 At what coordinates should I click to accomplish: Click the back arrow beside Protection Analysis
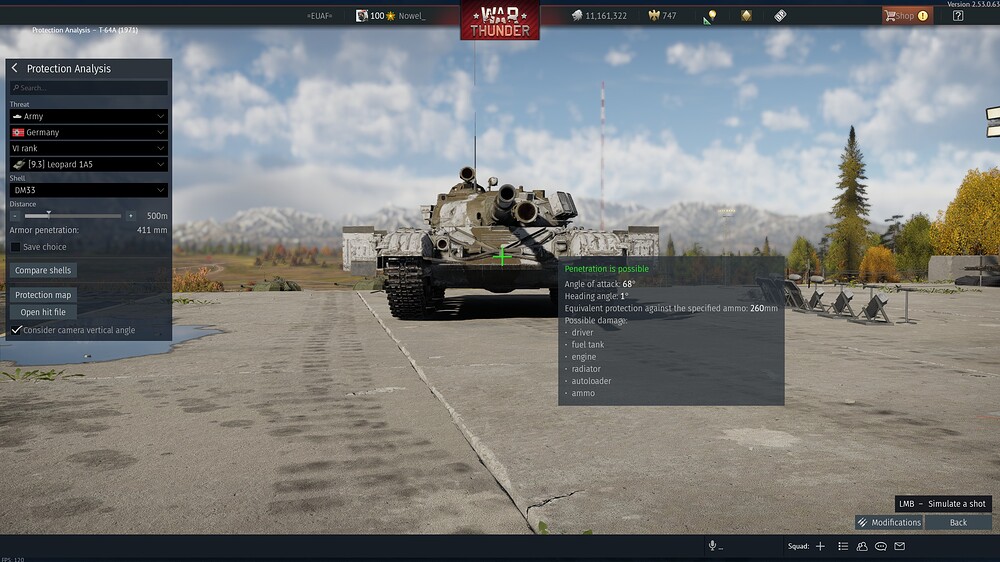point(15,69)
